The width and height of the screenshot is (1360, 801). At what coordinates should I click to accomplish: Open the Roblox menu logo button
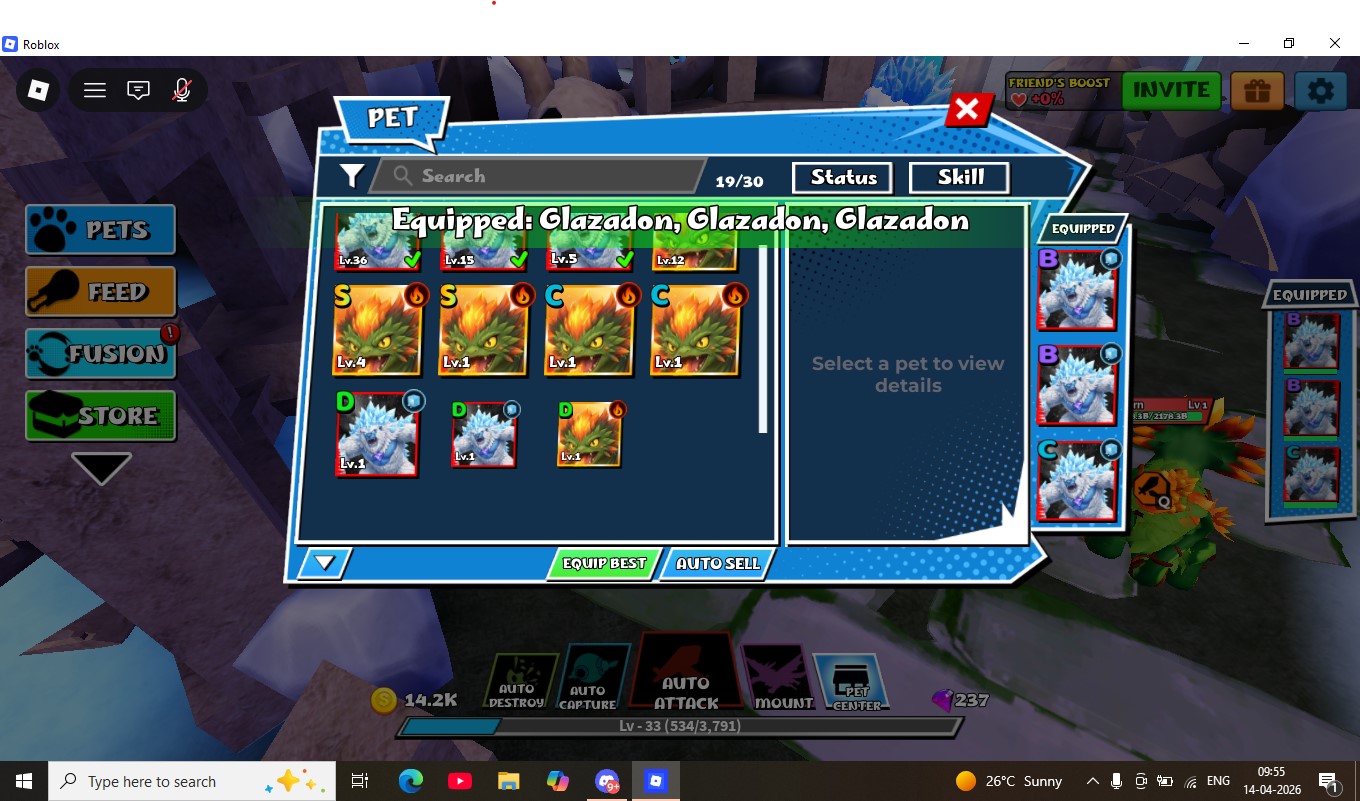pyautogui.click(x=38, y=91)
